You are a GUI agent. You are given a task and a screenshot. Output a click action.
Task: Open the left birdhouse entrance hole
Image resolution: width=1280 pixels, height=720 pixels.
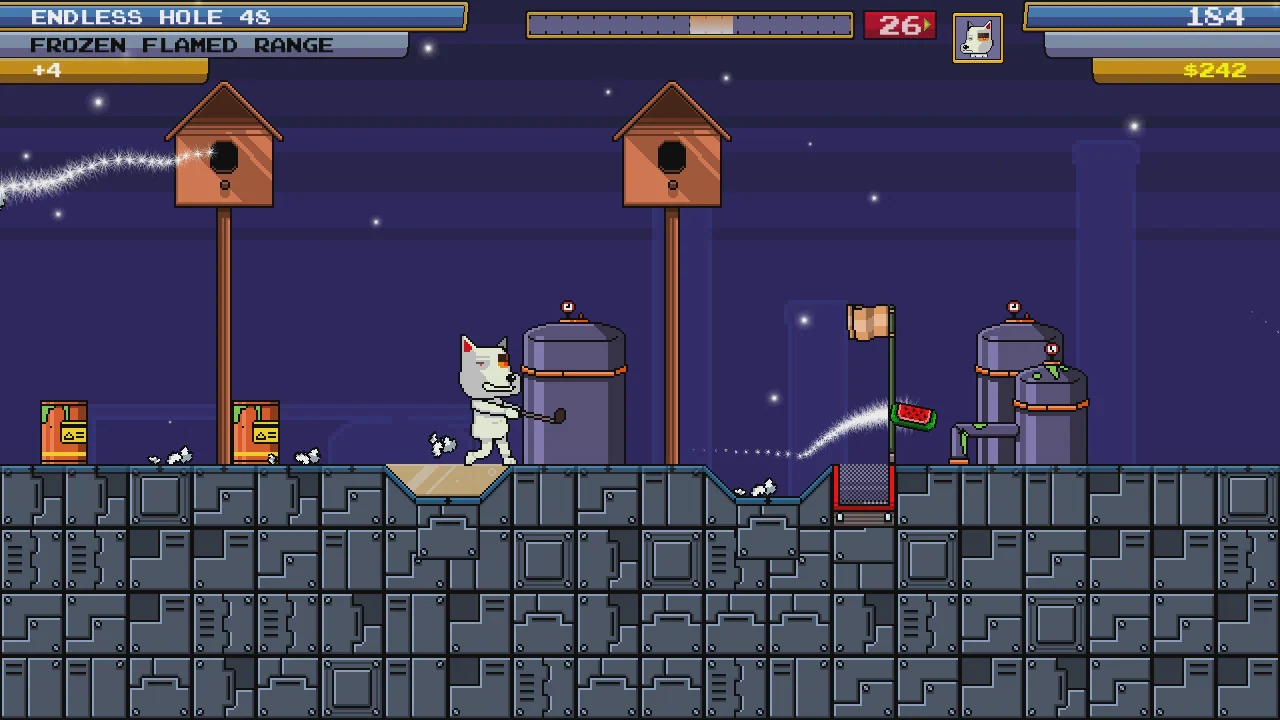pyautogui.click(x=222, y=158)
